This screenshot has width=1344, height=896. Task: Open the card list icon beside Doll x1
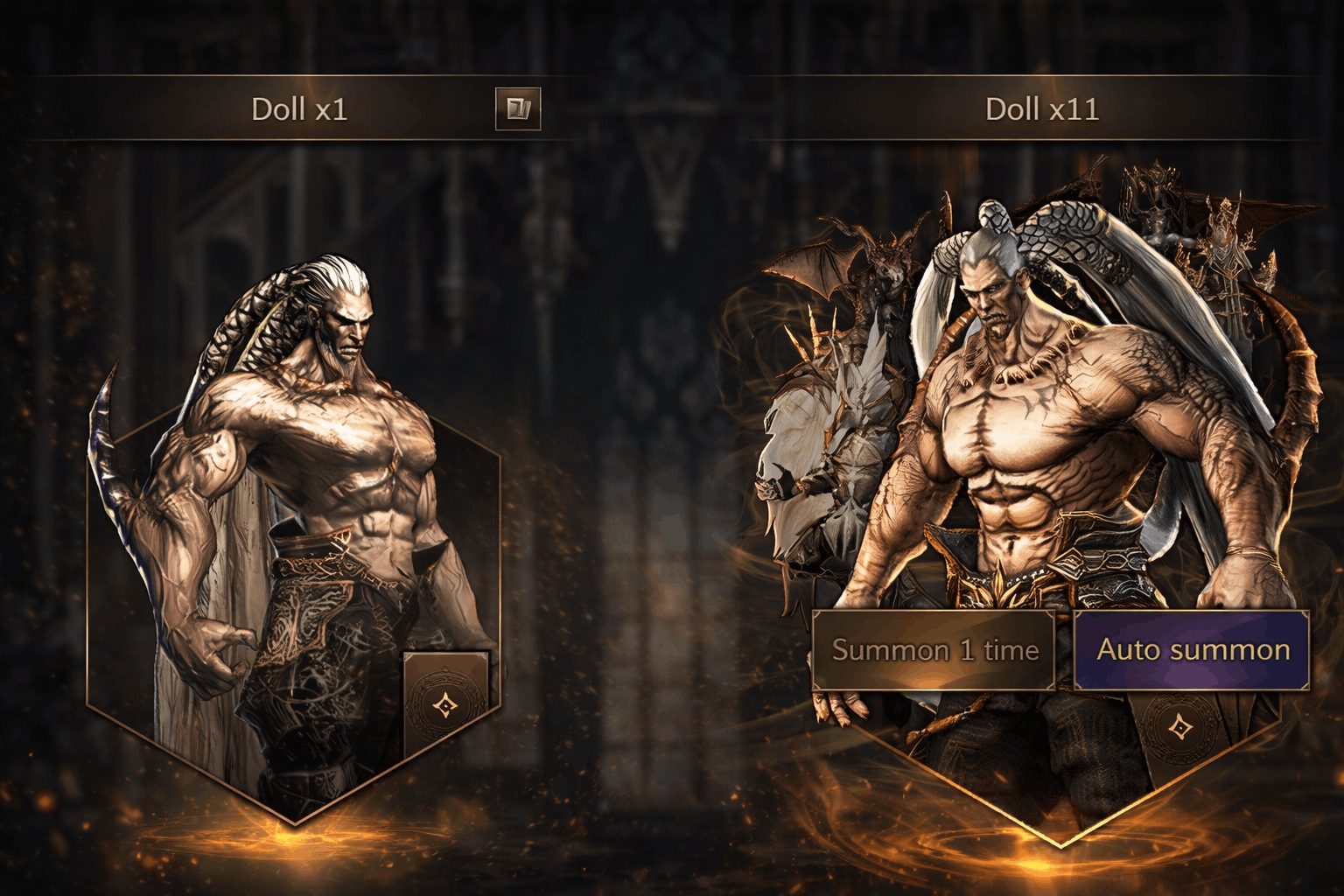[x=518, y=109]
